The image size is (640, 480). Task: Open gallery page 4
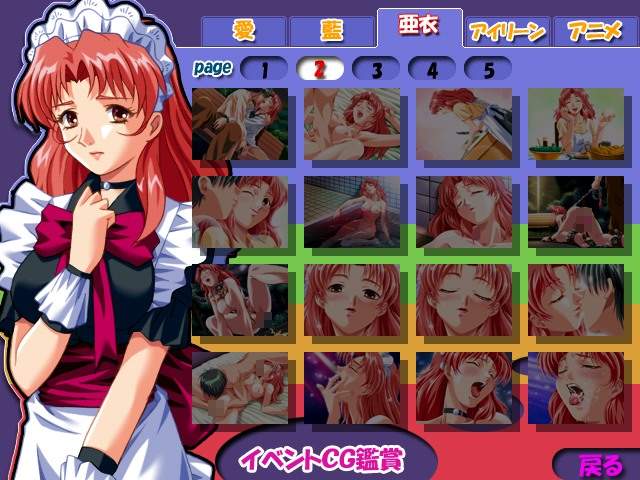click(432, 69)
